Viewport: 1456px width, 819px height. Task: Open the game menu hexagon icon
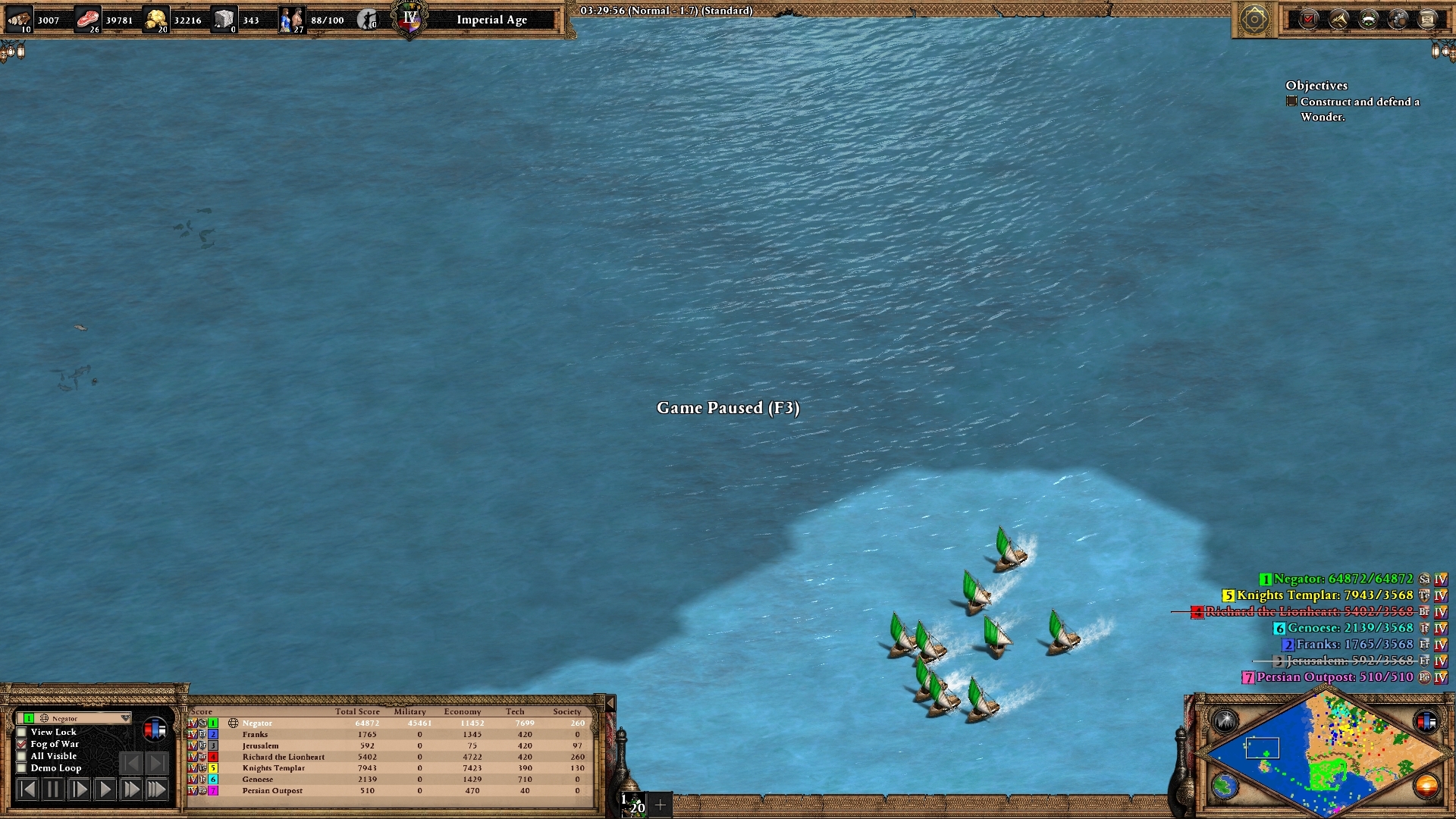tap(1255, 18)
